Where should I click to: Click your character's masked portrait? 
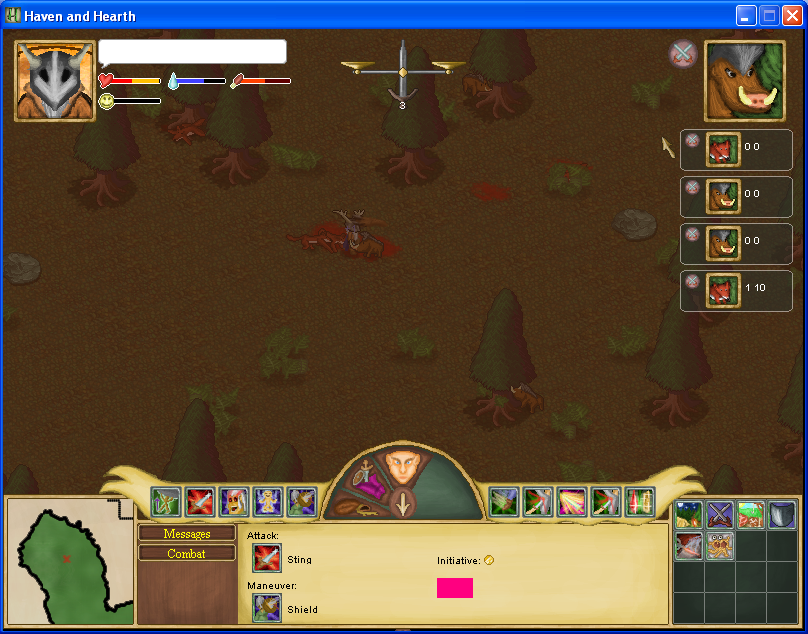55,81
